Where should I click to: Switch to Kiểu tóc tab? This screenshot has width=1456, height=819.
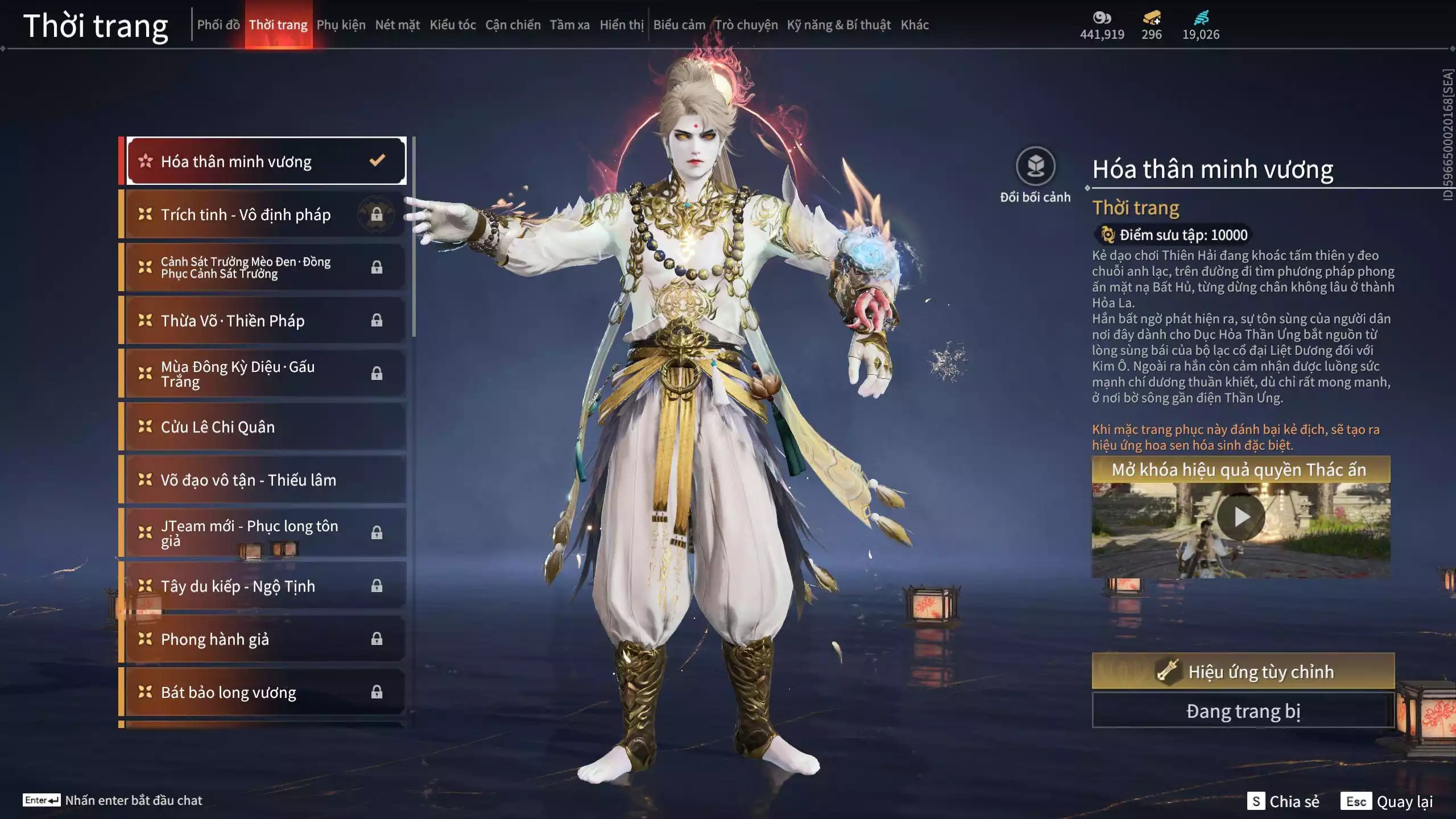point(452,25)
